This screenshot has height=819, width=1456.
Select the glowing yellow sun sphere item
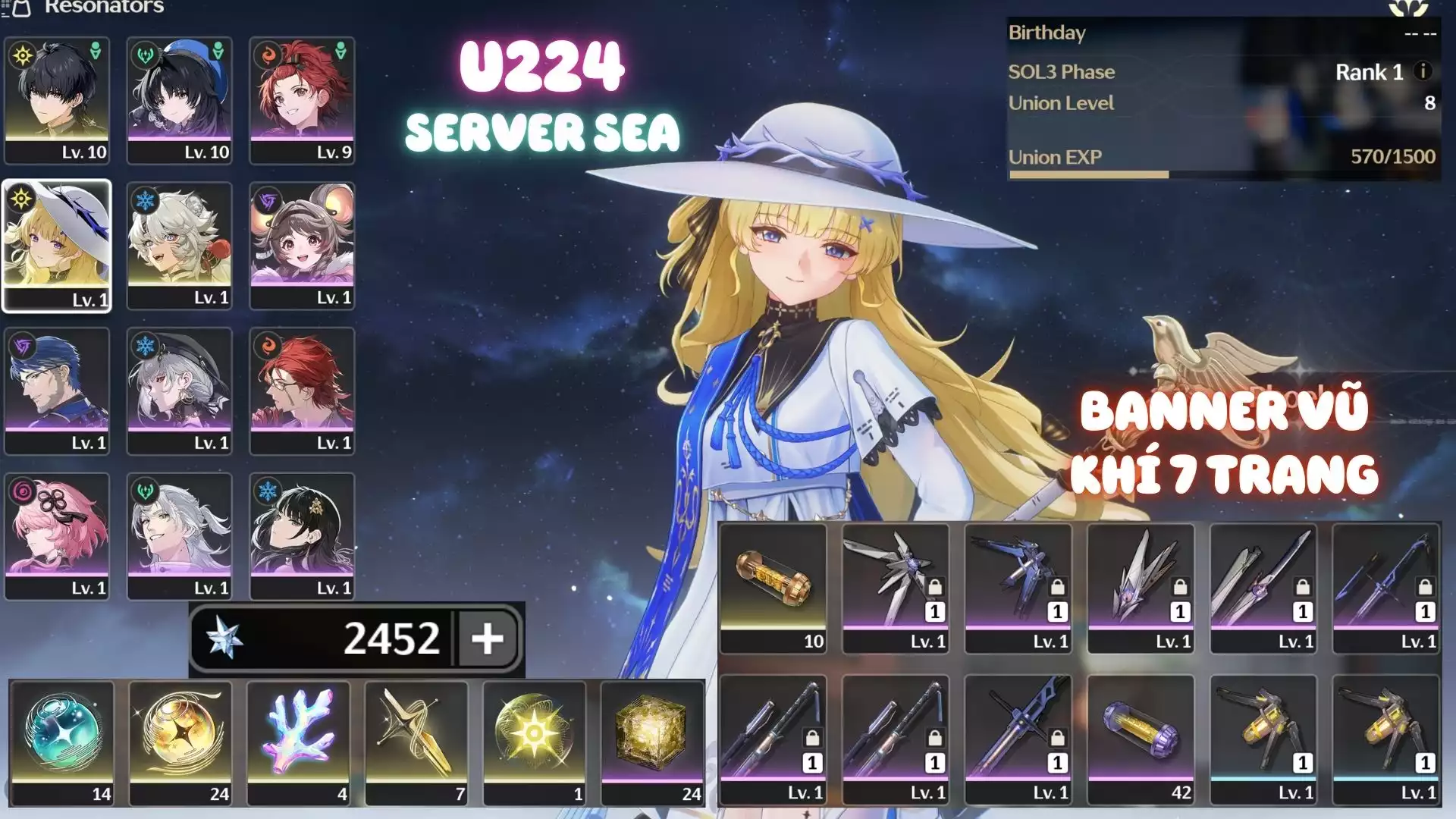point(535,741)
